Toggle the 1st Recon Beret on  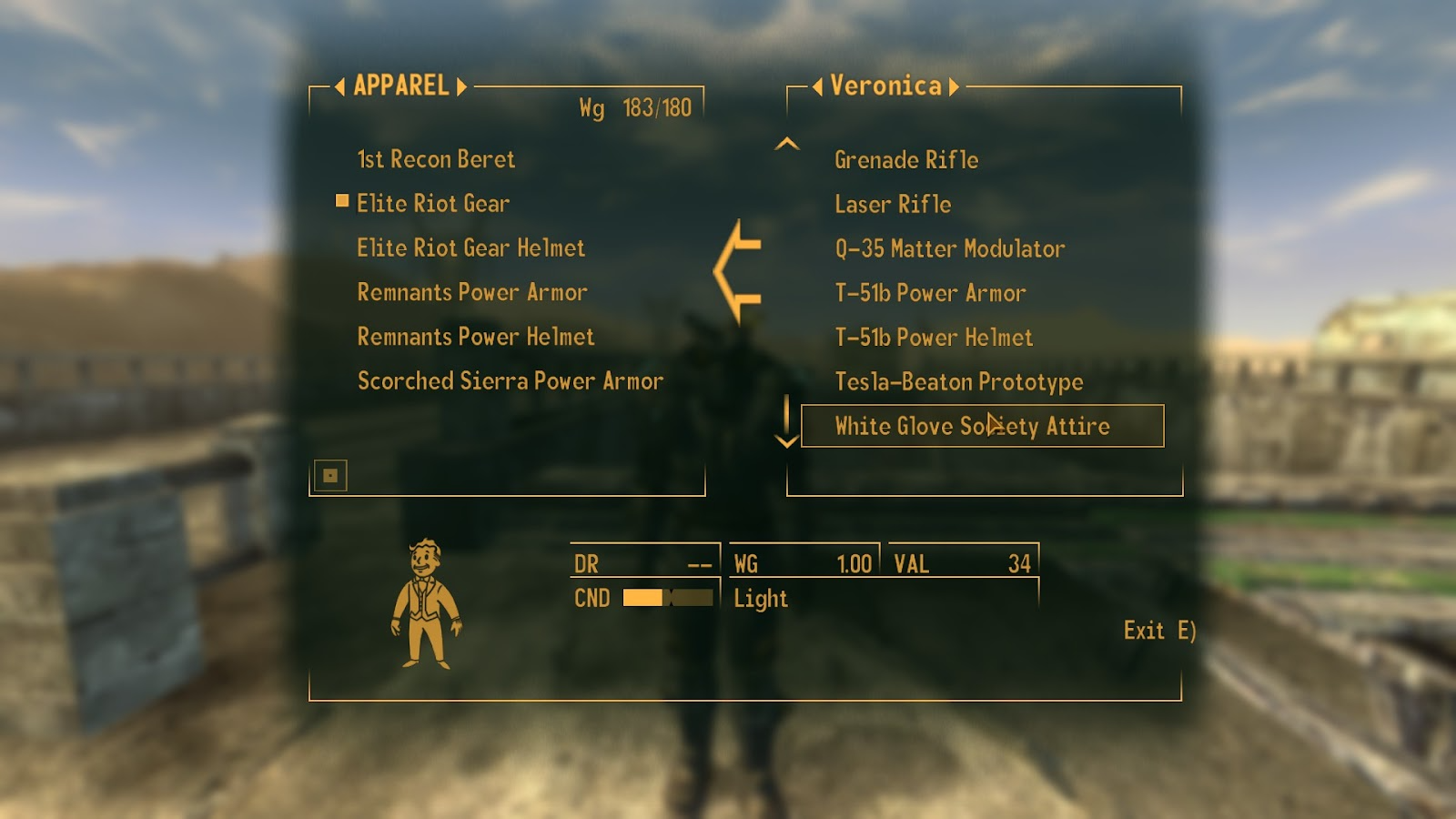tap(437, 159)
